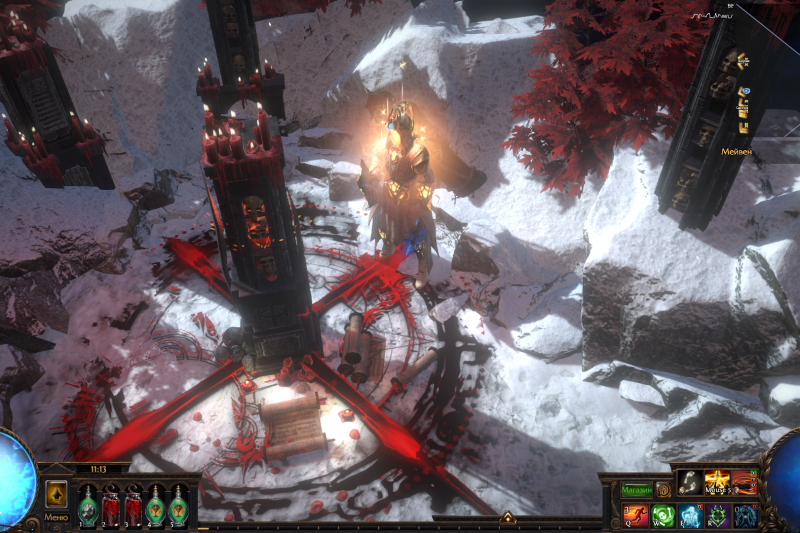
Task: Click the Меню button
Action: pyautogui.click(x=56, y=517)
